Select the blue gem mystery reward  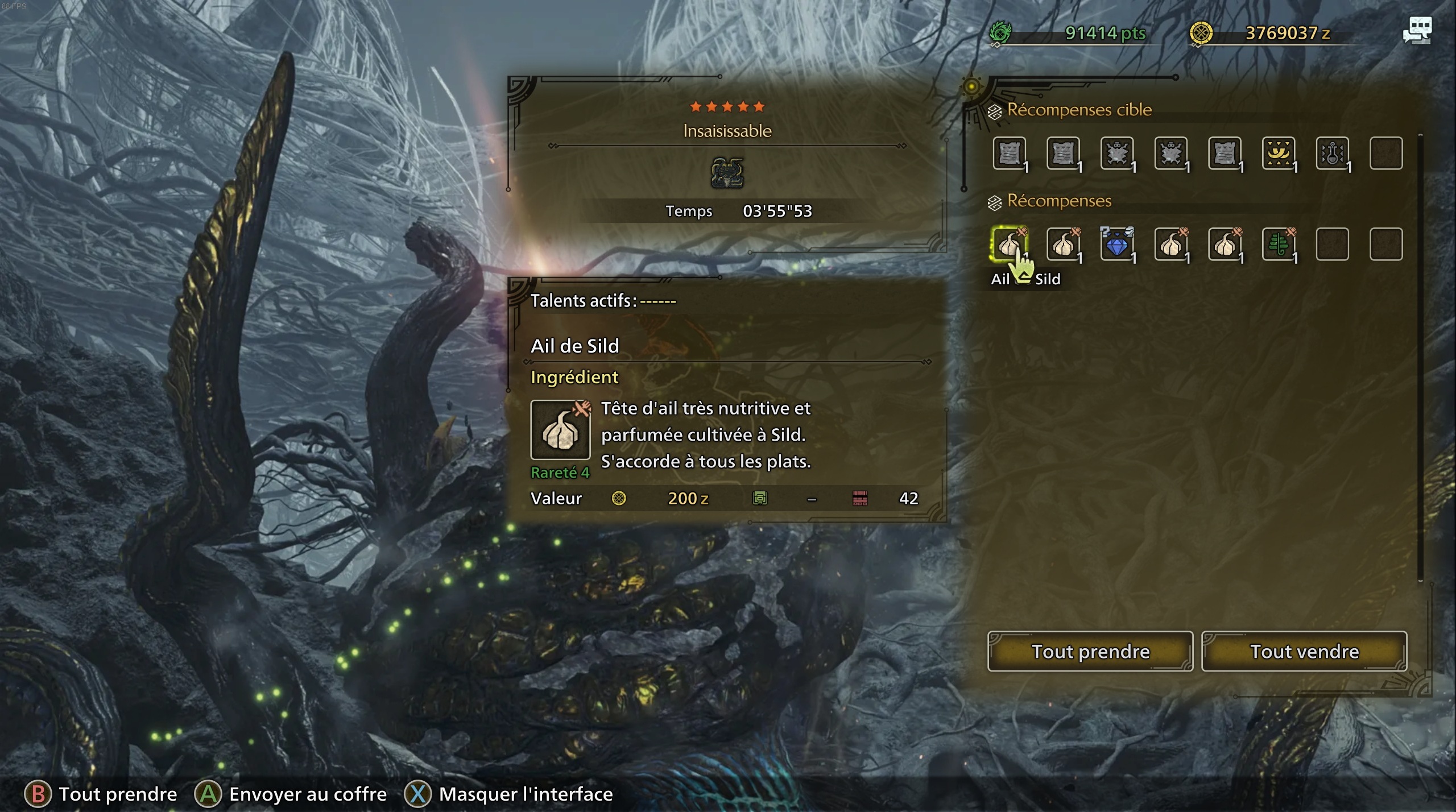[x=1118, y=245]
